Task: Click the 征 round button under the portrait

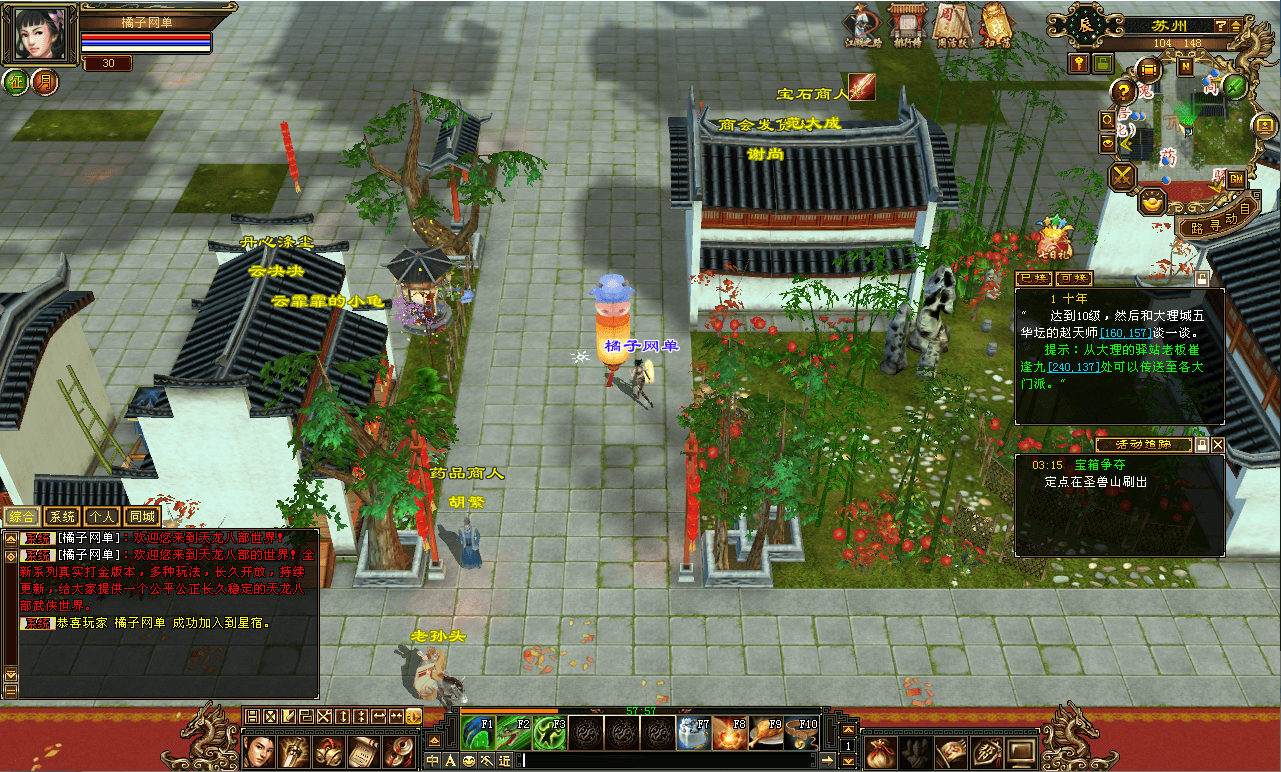Action: click(16, 81)
